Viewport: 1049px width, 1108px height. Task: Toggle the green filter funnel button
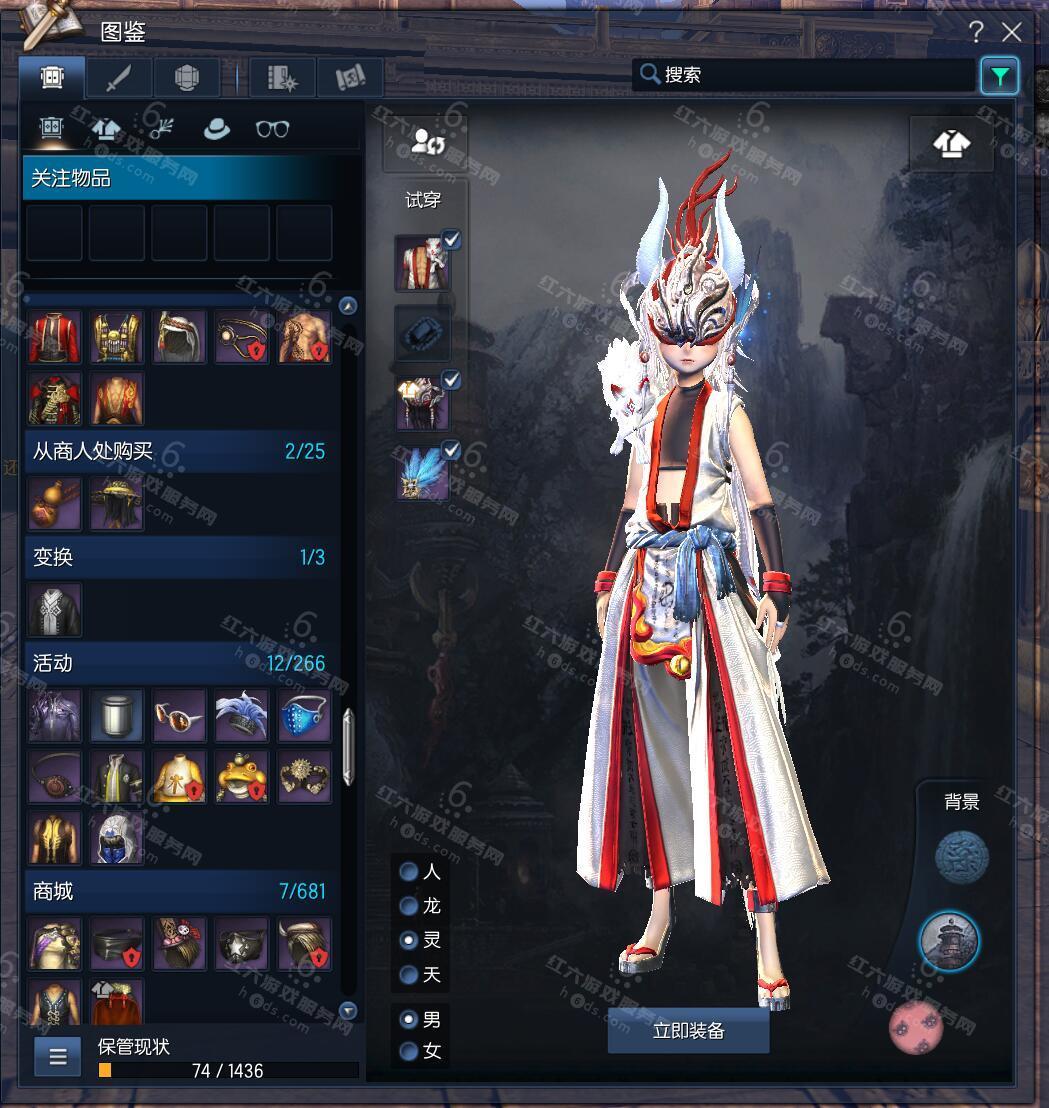[x=999, y=76]
